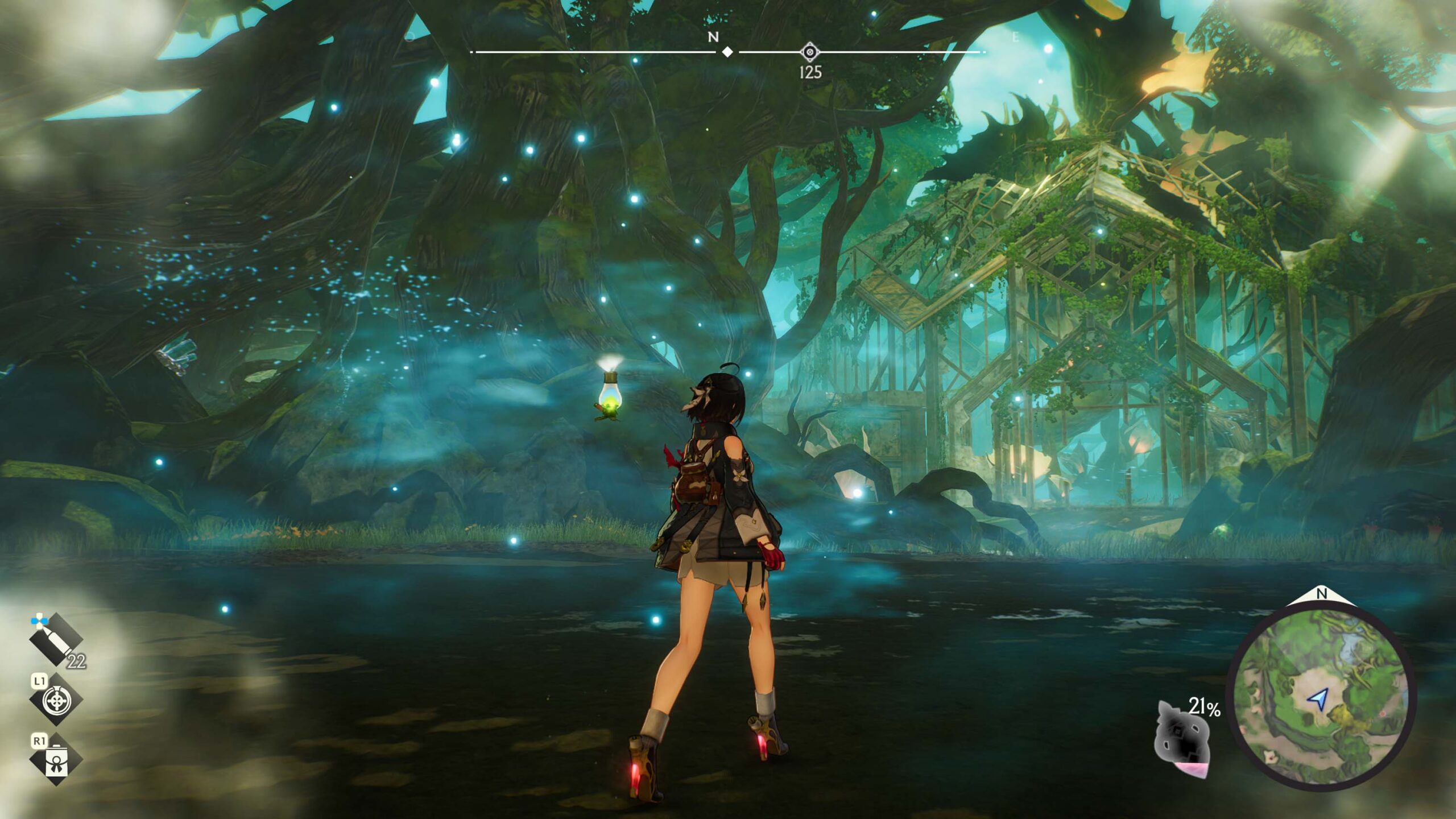Click the blue player arrow on minimap
1456x819 pixels.
[1318, 698]
